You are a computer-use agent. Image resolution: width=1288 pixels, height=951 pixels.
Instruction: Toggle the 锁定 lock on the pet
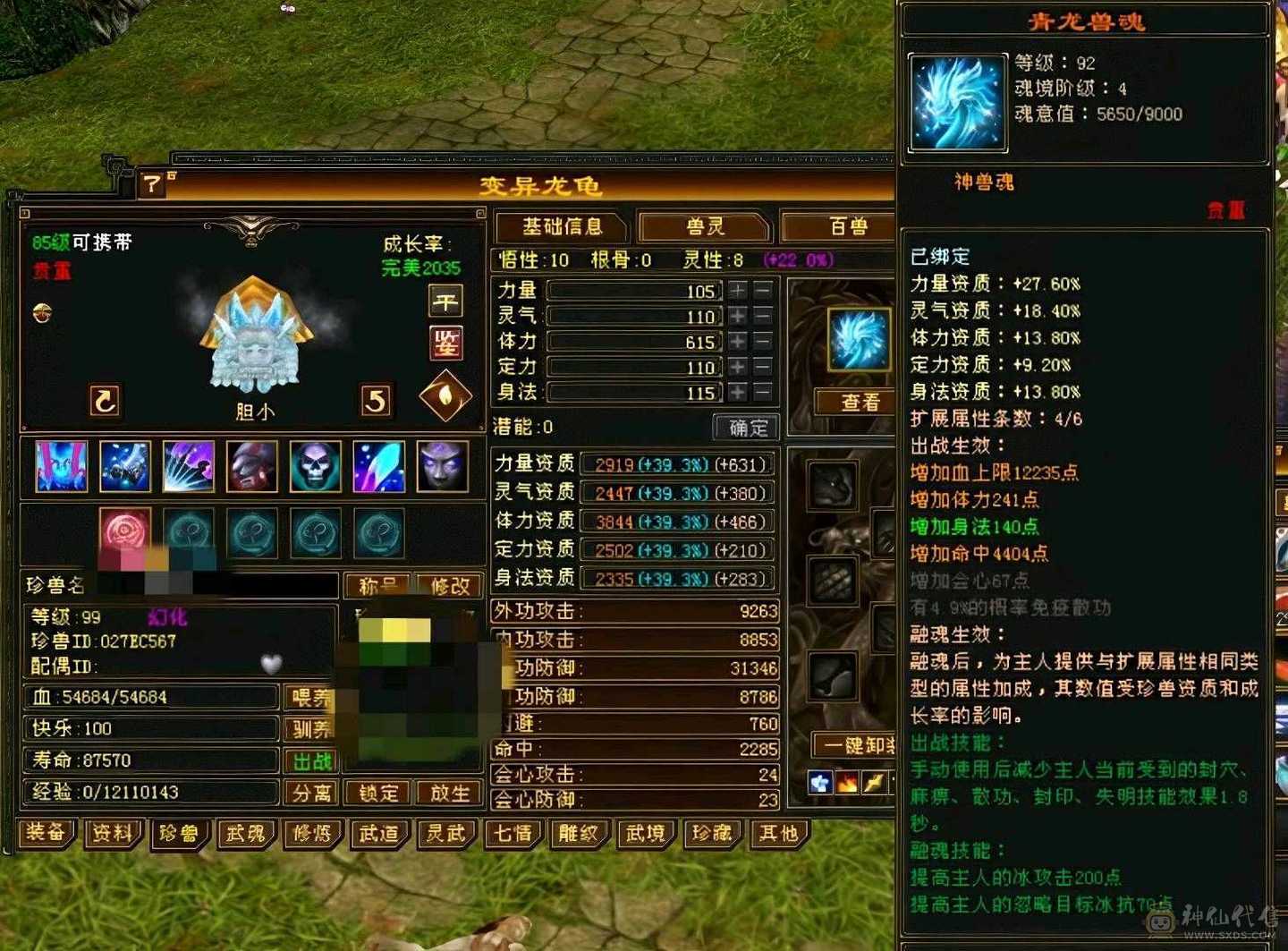point(376,794)
